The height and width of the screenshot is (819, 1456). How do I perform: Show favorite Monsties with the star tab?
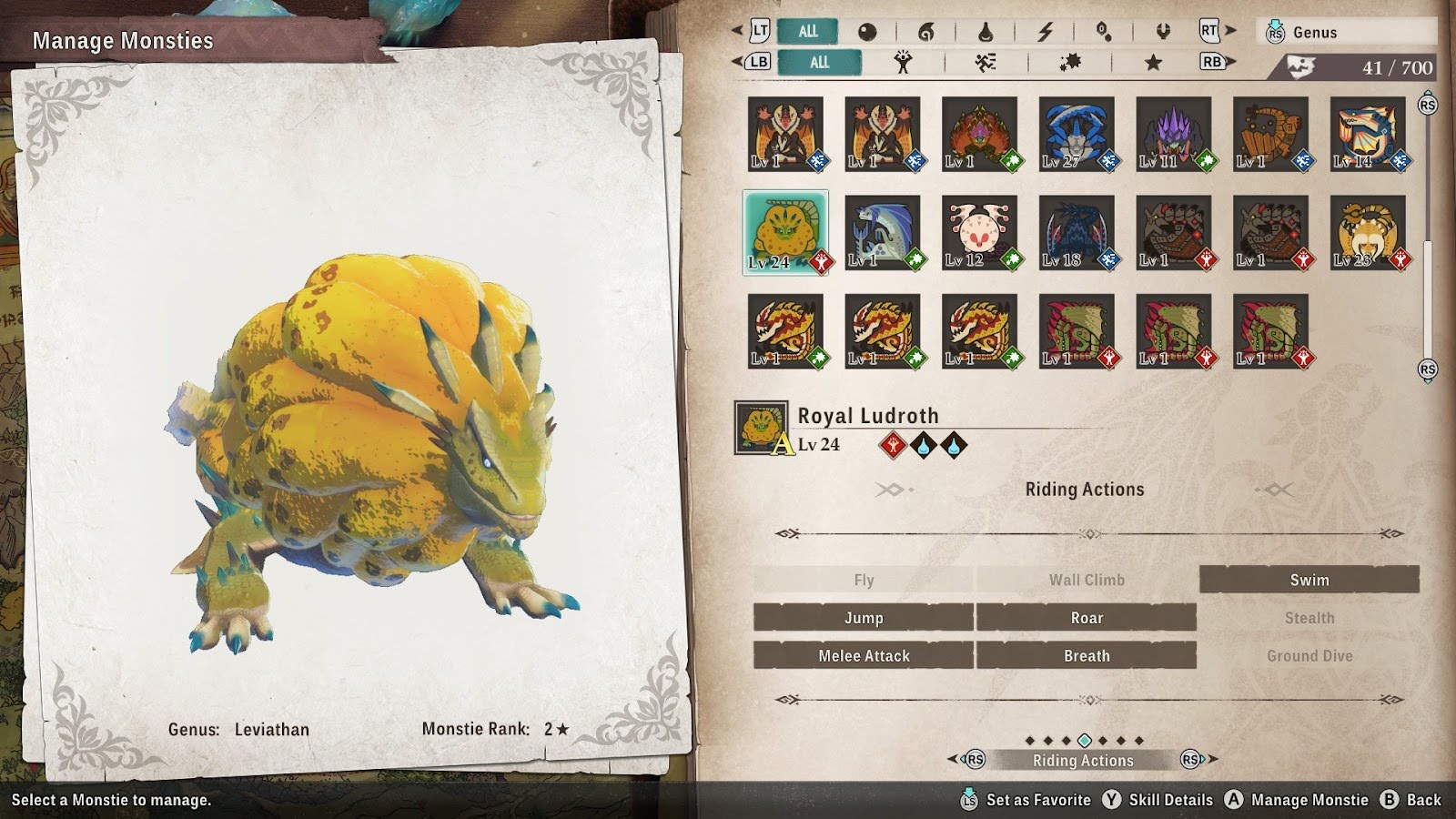(1153, 62)
